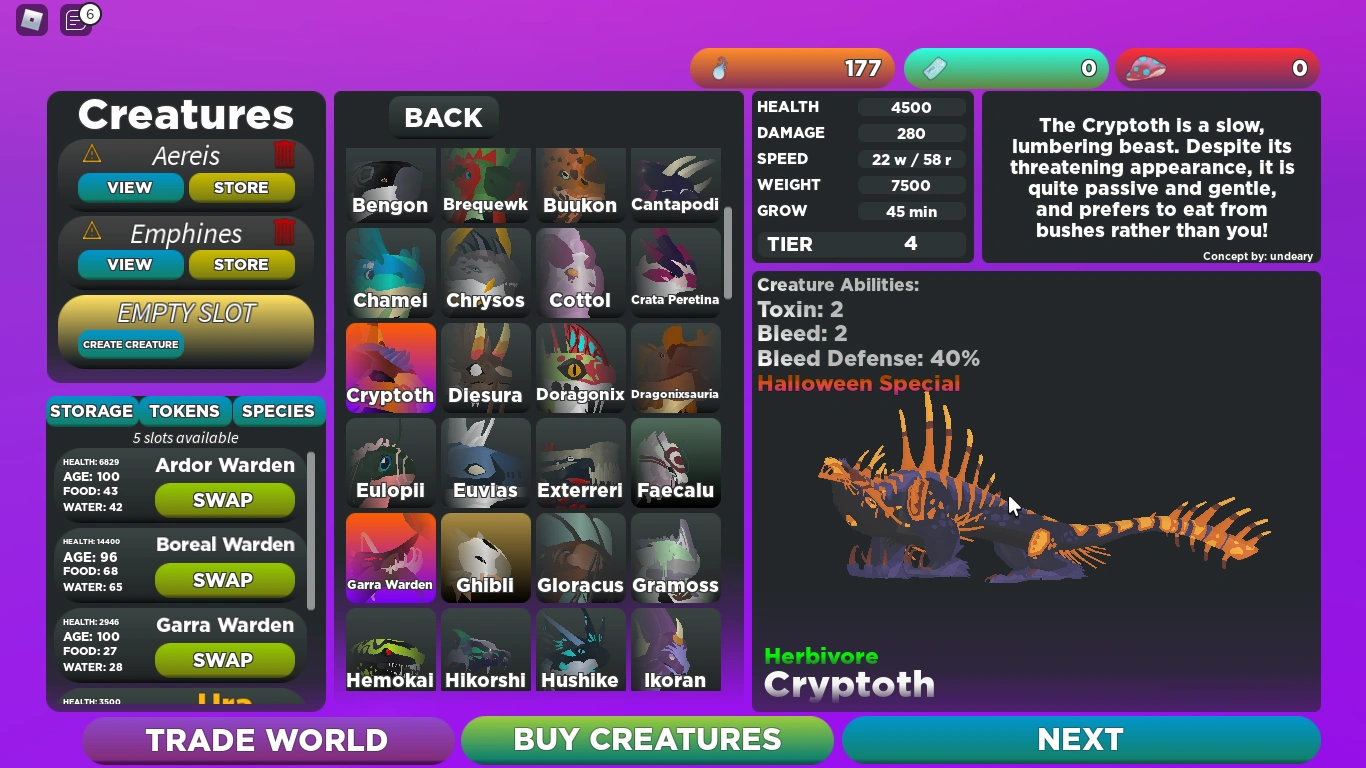Click NEXT to view the next creature
Viewport: 1366px width, 768px height.
[1080, 740]
